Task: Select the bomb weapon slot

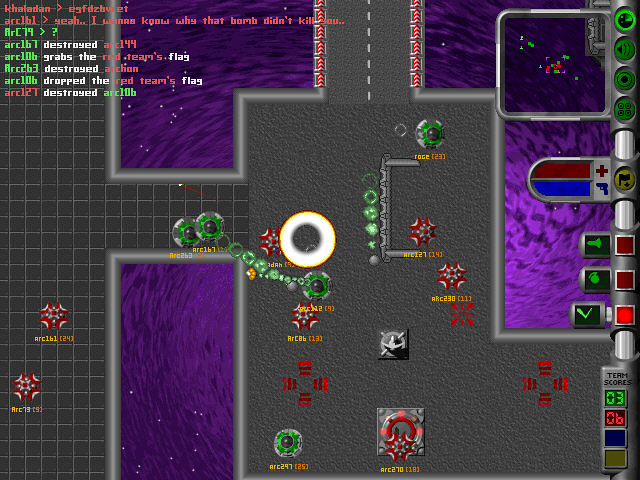Action: 595,280
